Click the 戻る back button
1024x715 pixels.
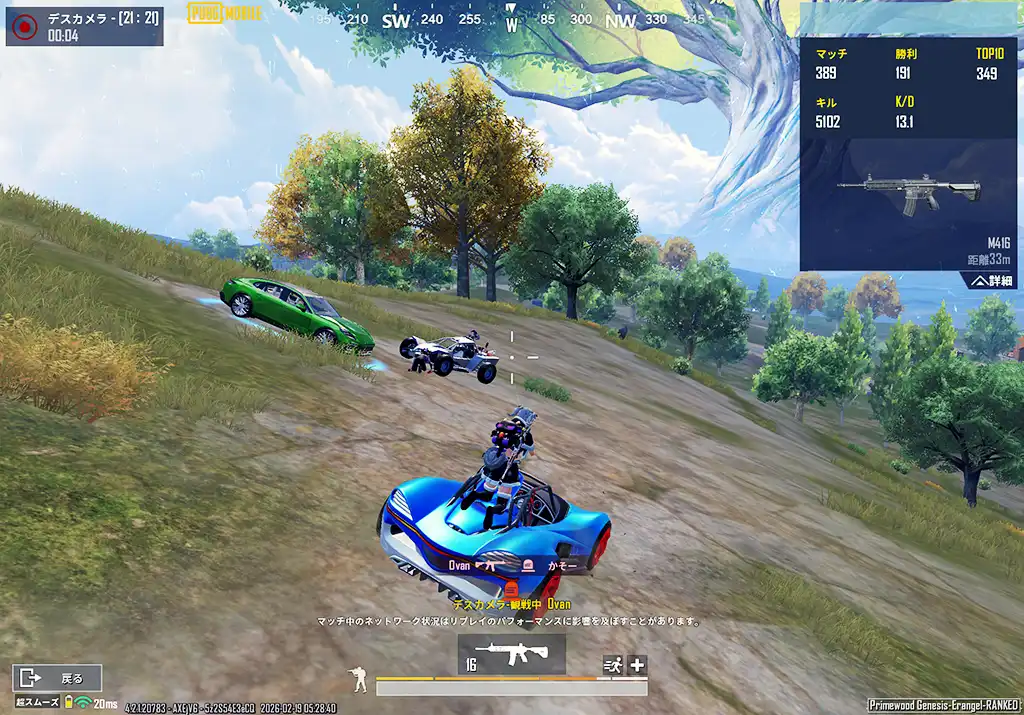[x=57, y=678]
